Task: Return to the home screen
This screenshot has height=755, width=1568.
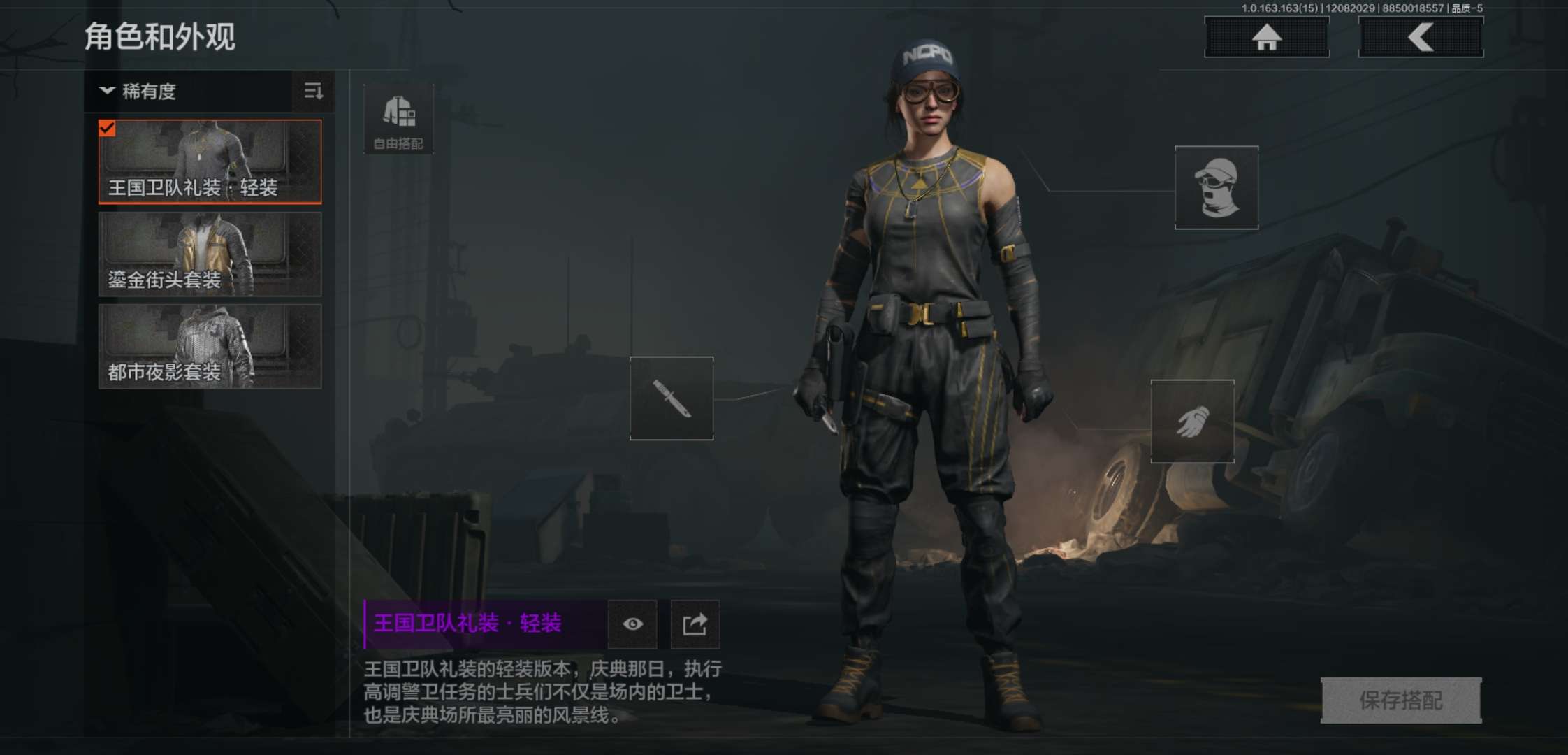Action: 1267,37
